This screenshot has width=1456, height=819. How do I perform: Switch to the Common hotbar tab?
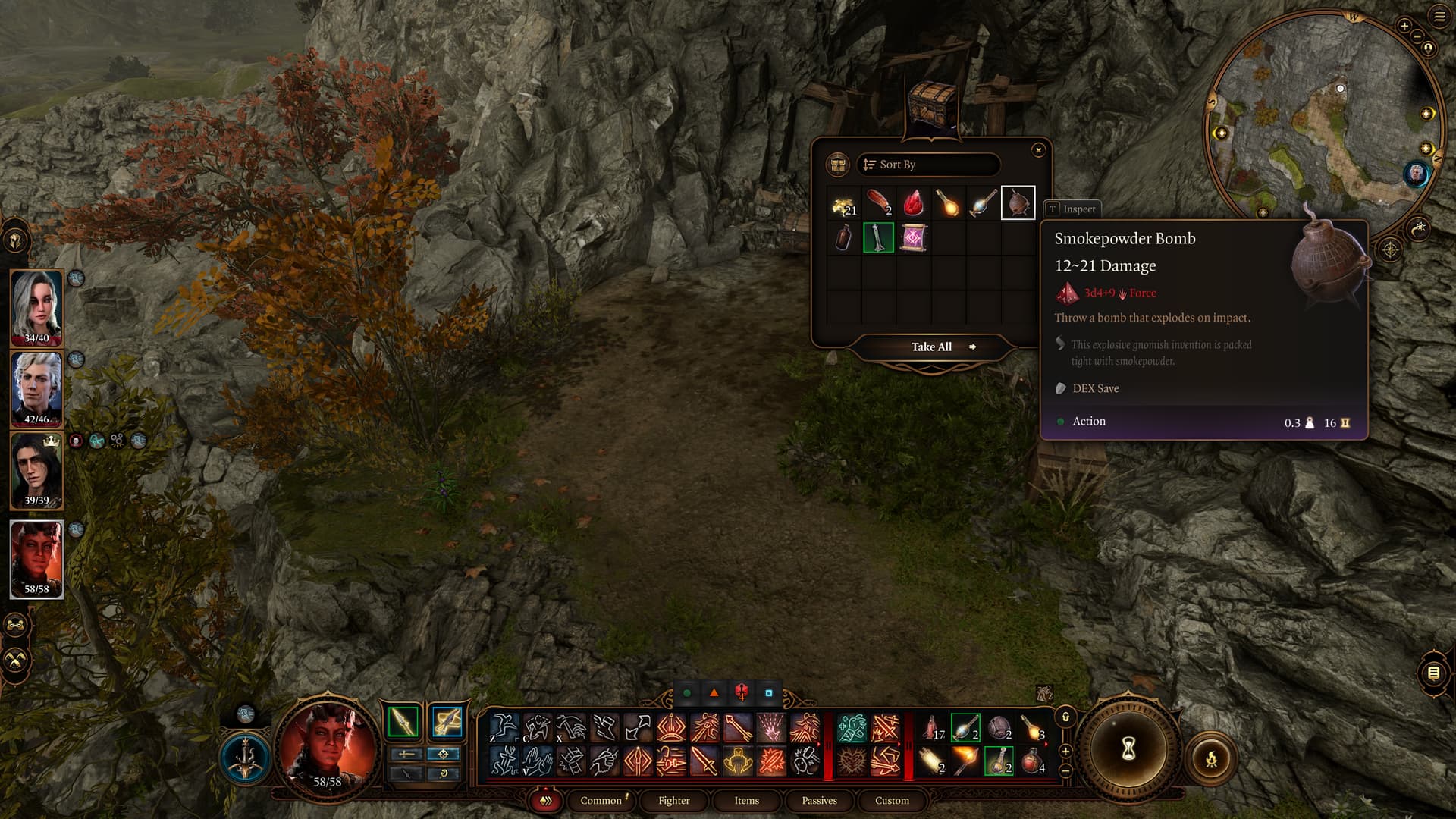pos(601,801)
